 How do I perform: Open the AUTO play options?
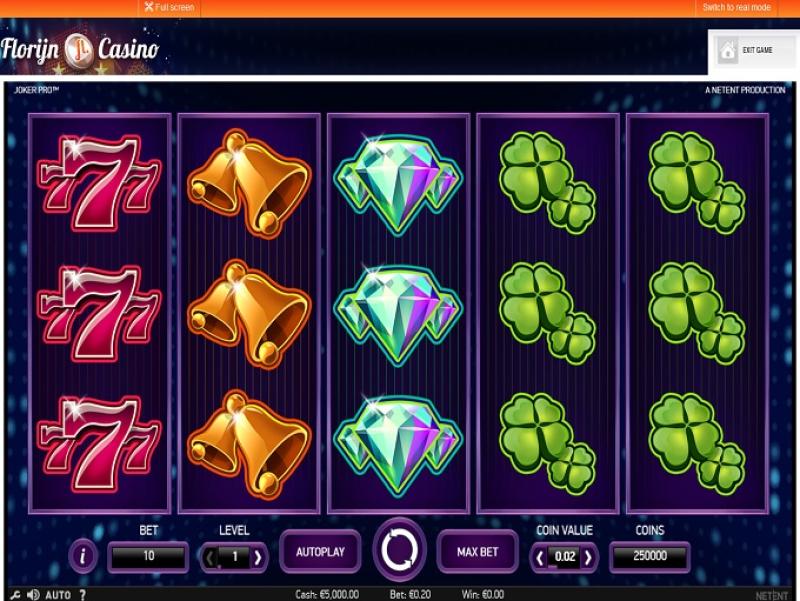click(58, 595)
